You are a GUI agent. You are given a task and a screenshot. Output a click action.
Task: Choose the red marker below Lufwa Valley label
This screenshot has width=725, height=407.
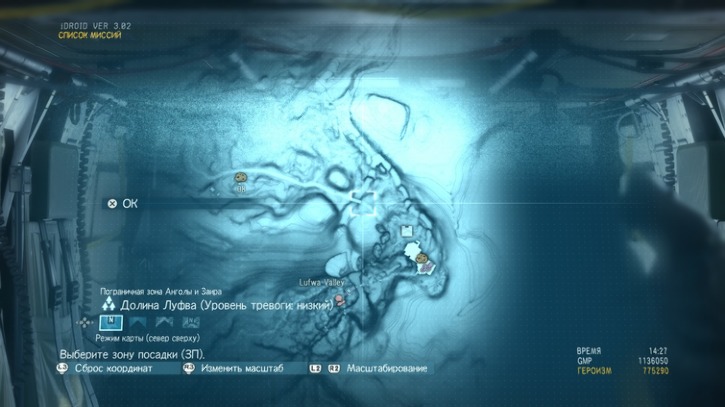pos(340,299)
